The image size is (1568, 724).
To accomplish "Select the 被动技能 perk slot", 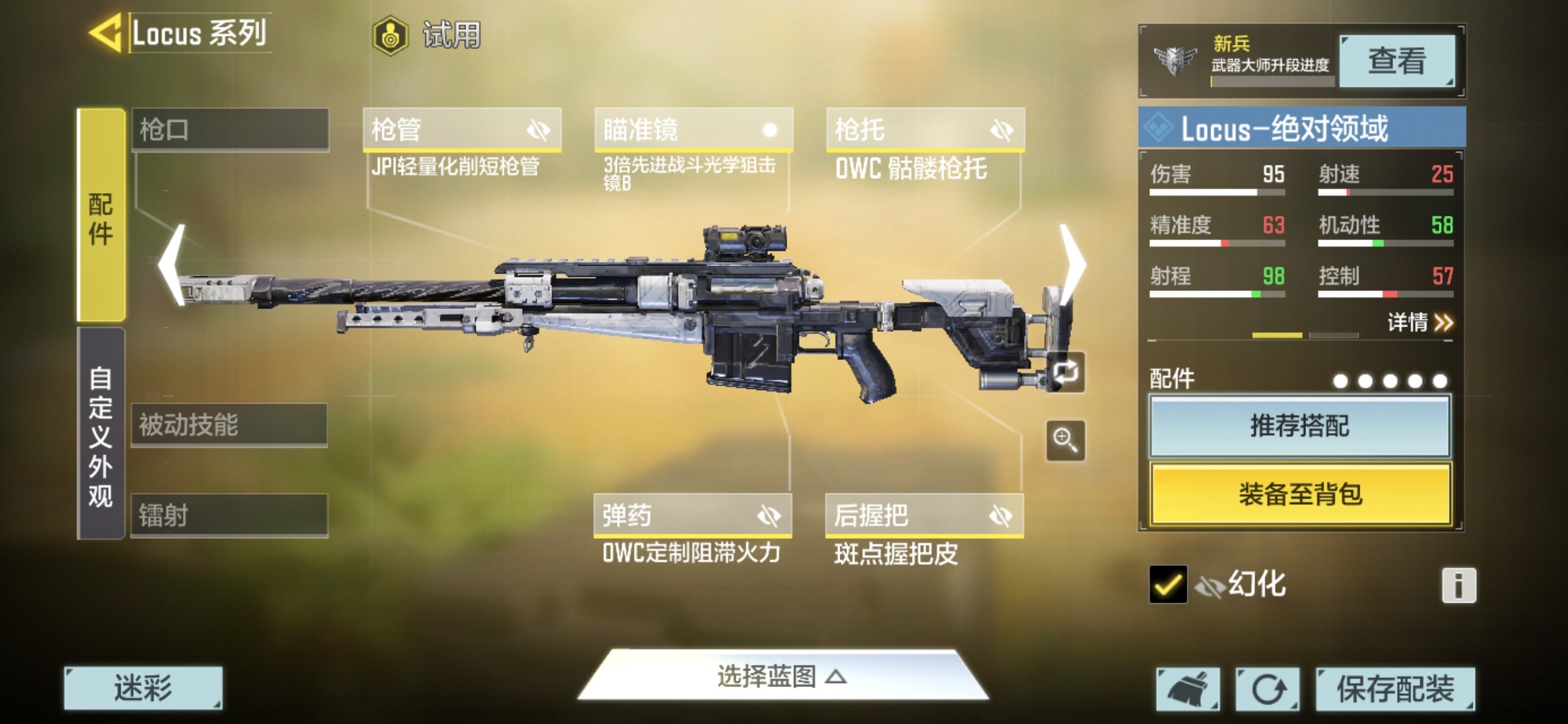I will (229, 424).
